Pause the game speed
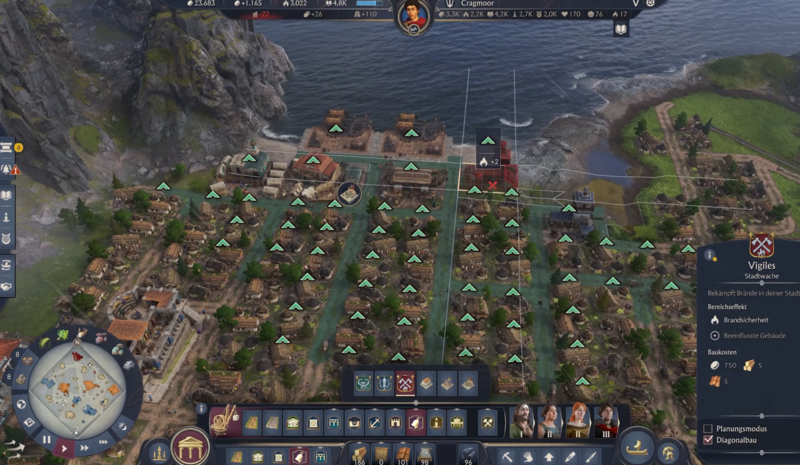The height and width of the screenshot is (465, 800). click(44, 439)
